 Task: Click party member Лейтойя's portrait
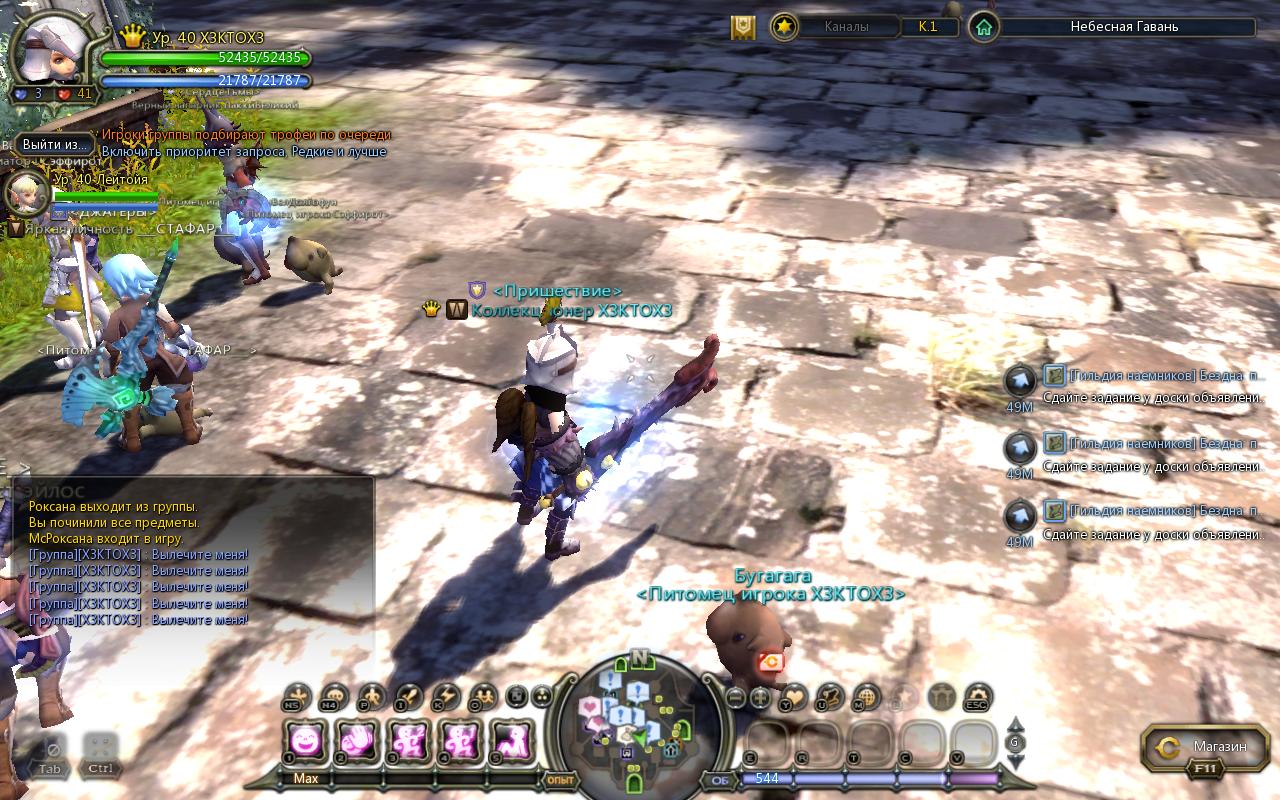pos(25,193)
